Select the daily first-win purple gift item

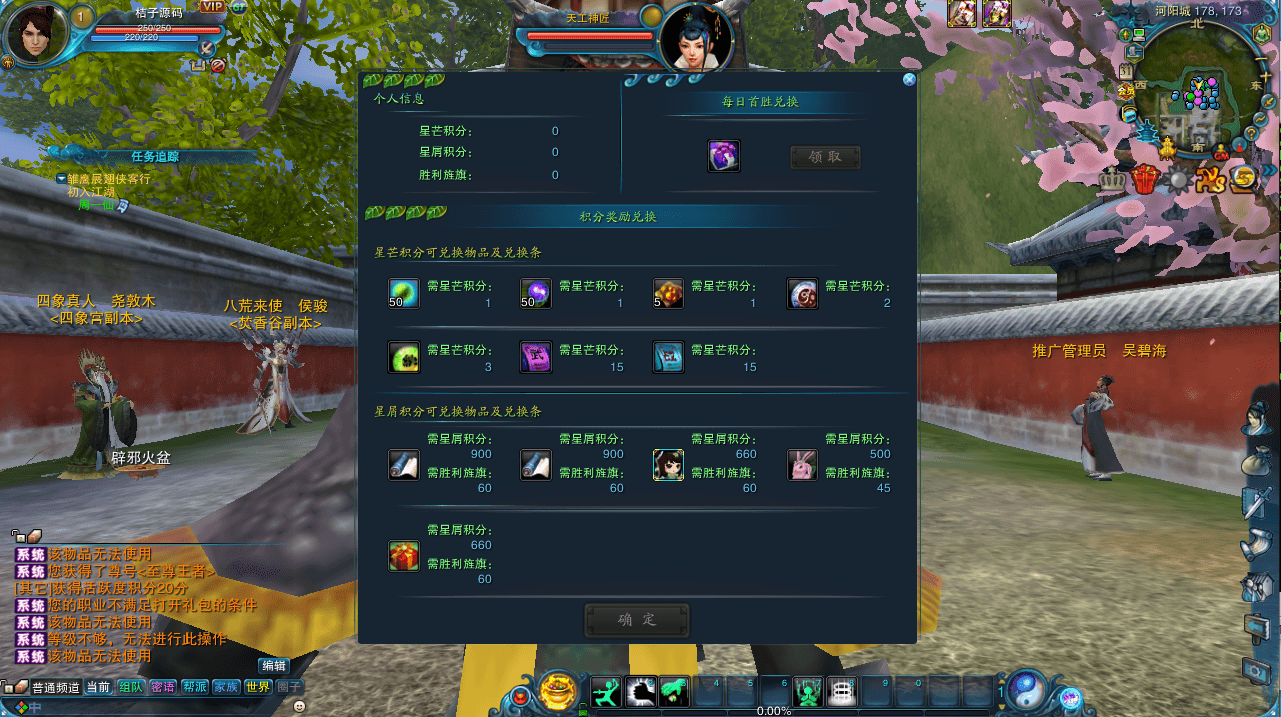tap(724, 156)
